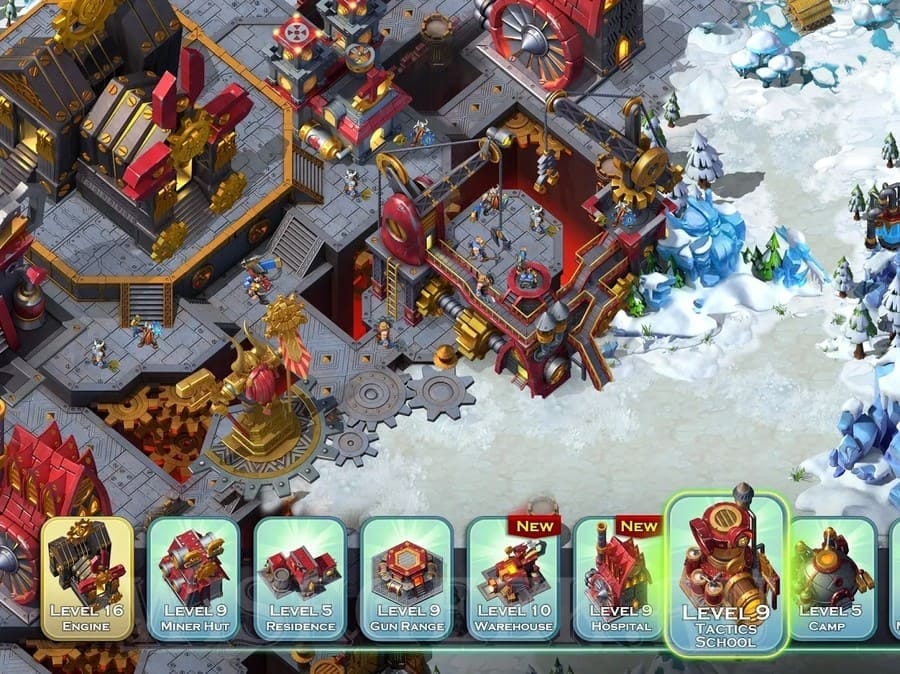Select the new Warehouse card
Image resolution: width=900 pixels, height=674 pixels.
coord(514,578)
